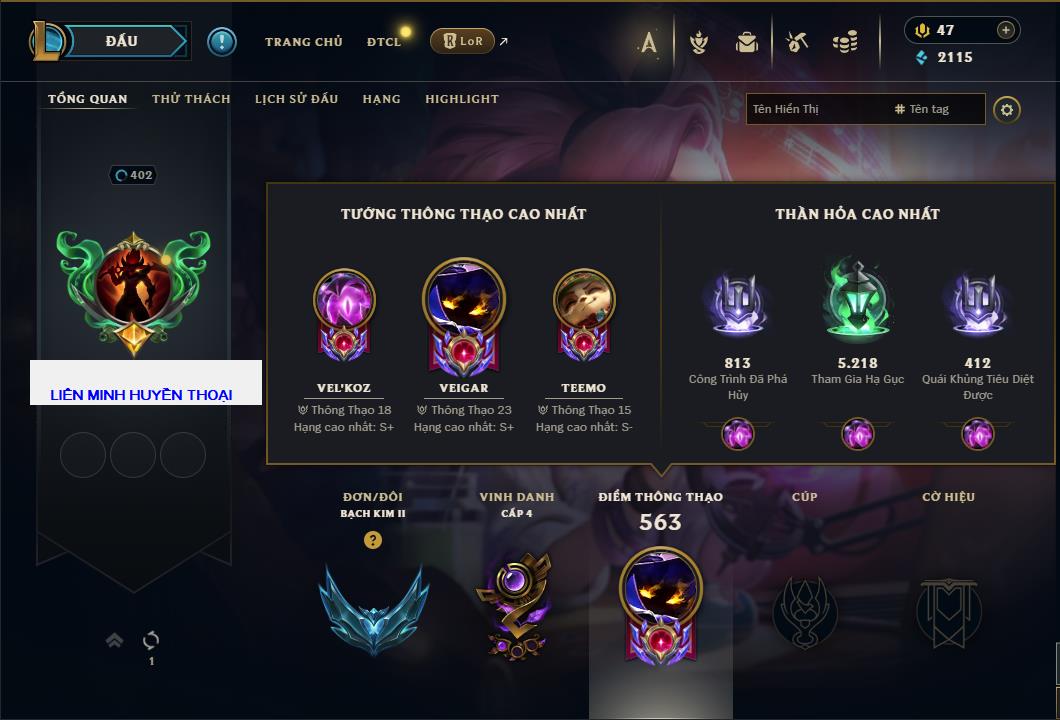This screenshot has width=1060, height=720.
Task: View the VINH DANH cấp 4 emblem
Action: (x=517, y=605)
